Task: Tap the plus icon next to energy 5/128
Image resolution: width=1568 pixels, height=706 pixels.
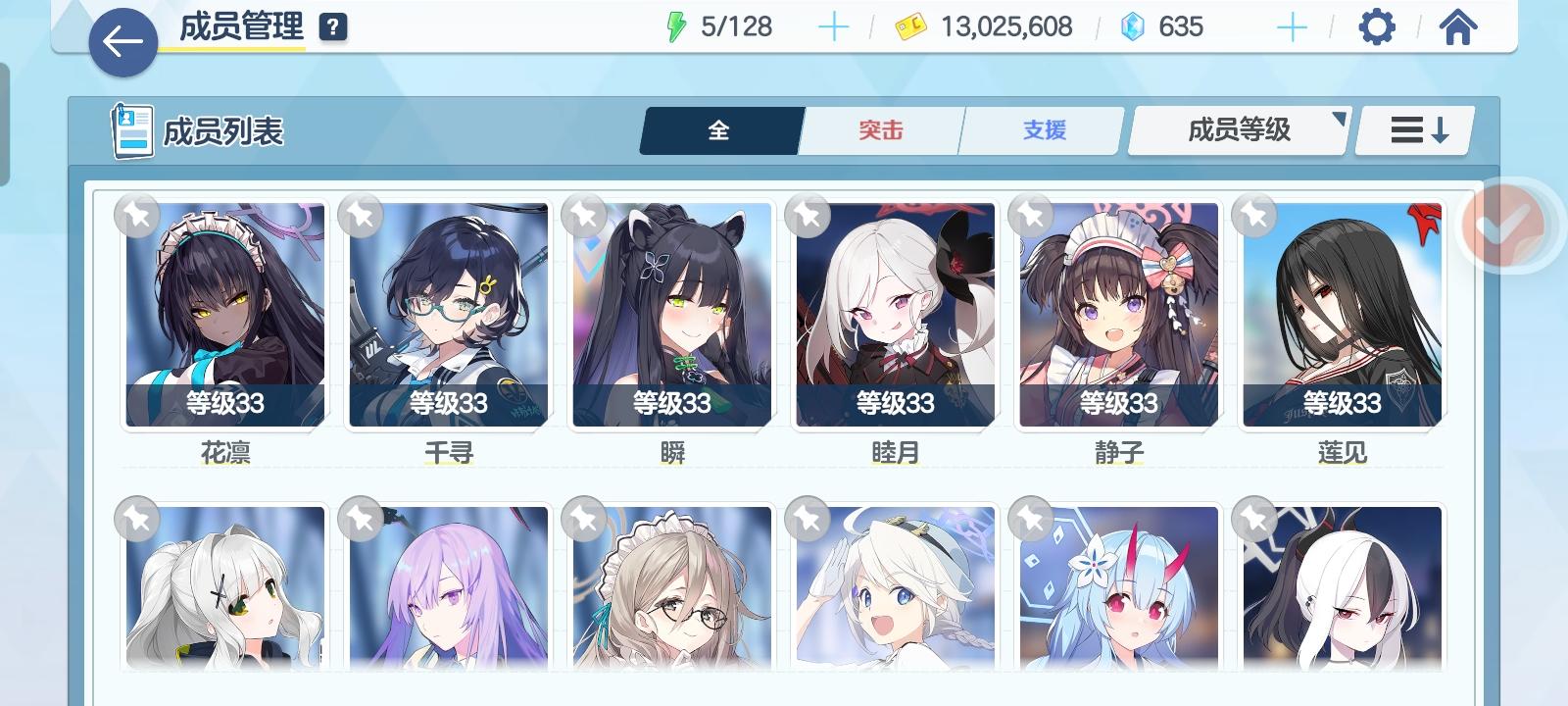Action: pyautogui.click(x=834, y=27)
